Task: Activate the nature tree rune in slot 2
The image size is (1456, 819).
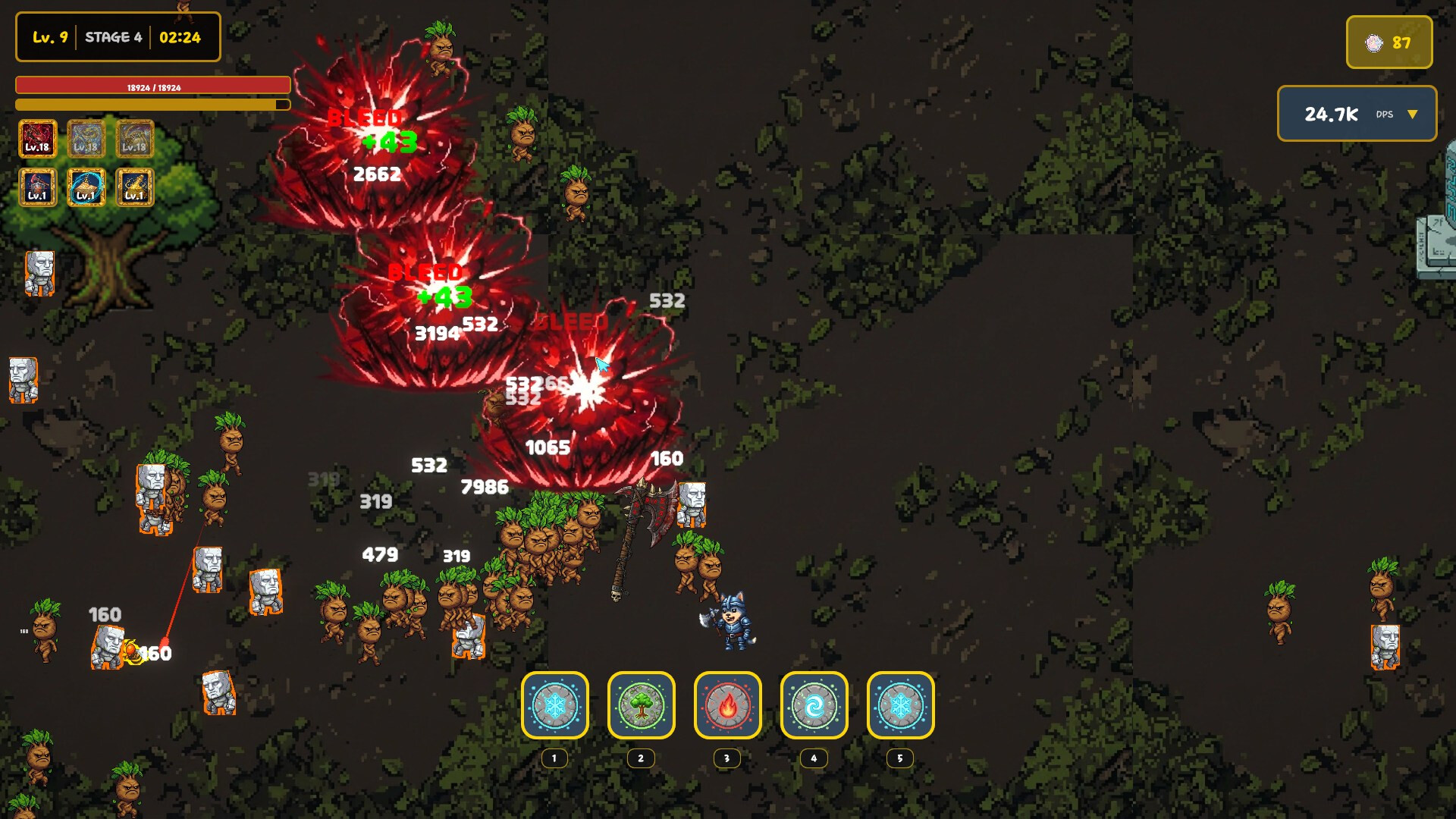Action: click(641, 706)
